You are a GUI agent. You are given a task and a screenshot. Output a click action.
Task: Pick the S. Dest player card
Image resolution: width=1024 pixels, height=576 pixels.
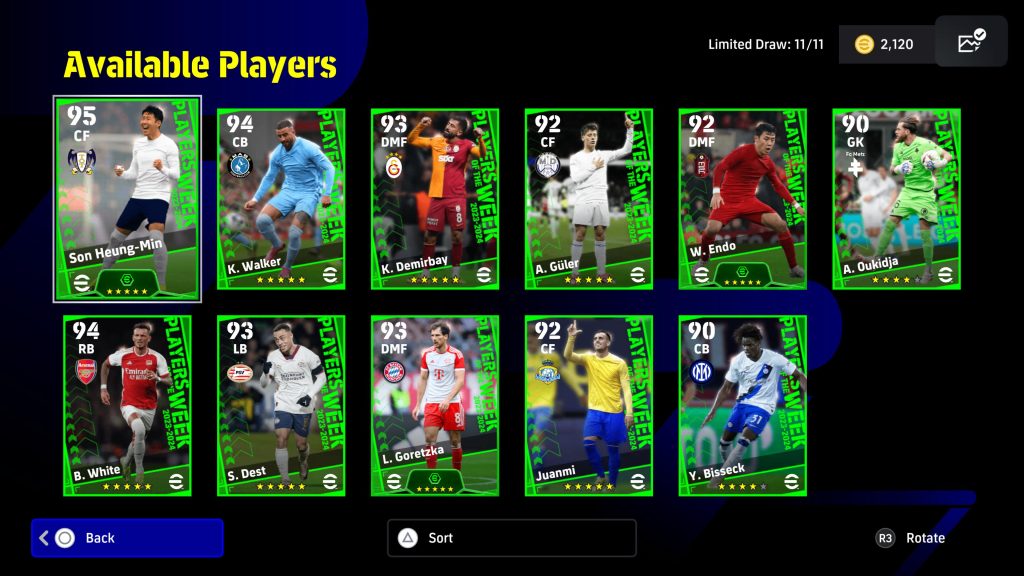[281, 405]
